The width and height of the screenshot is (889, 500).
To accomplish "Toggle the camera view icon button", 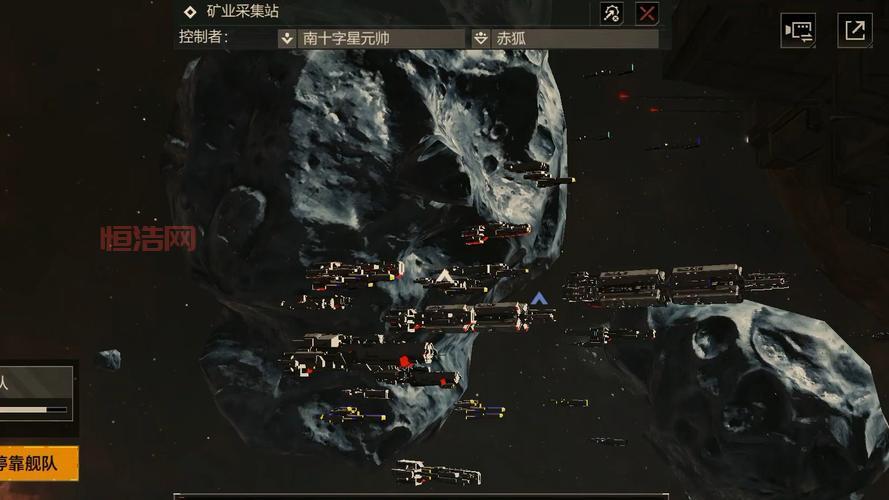I will coord(798,30).
